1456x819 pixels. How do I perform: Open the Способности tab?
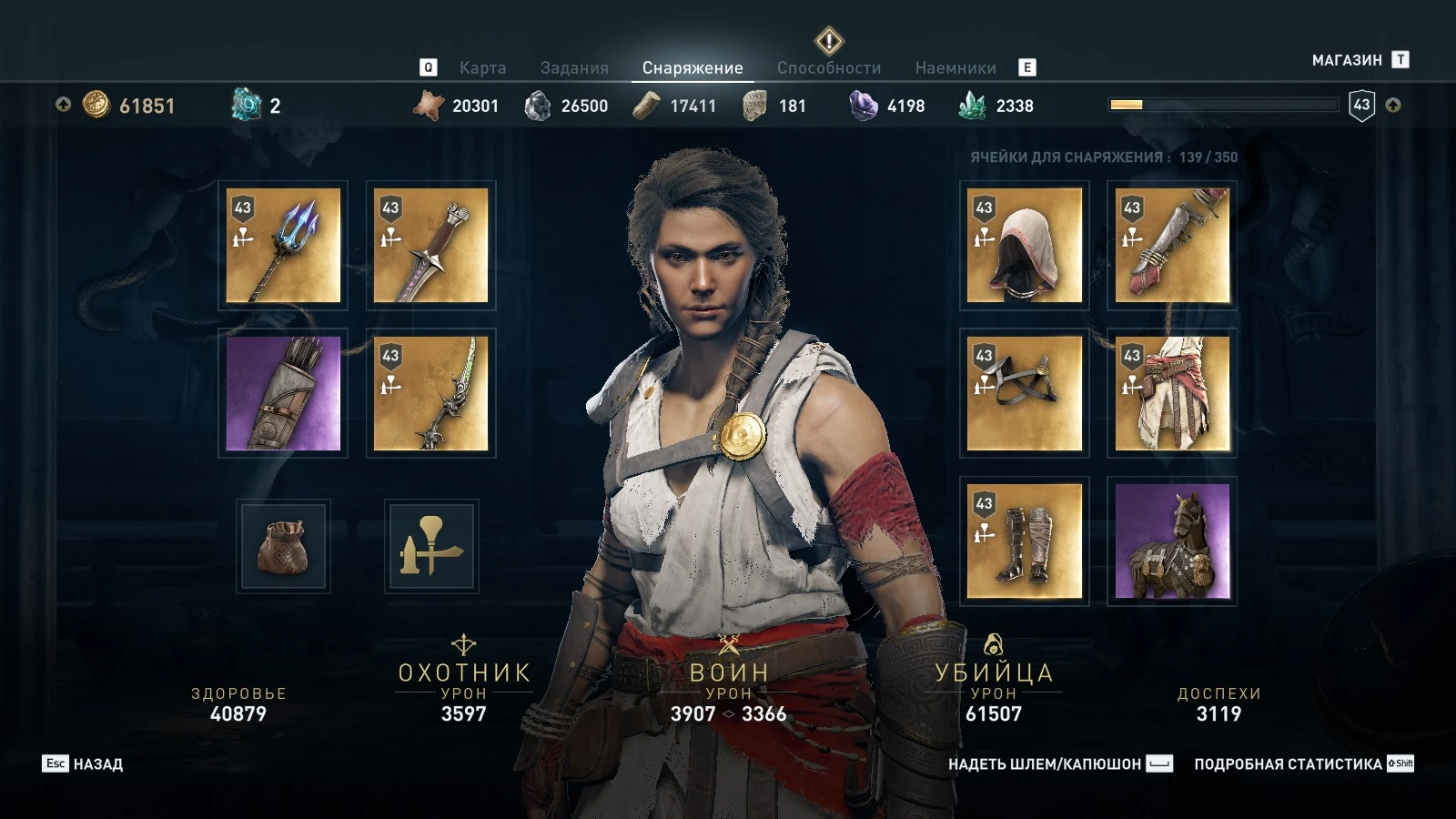[x=828, y=67]
